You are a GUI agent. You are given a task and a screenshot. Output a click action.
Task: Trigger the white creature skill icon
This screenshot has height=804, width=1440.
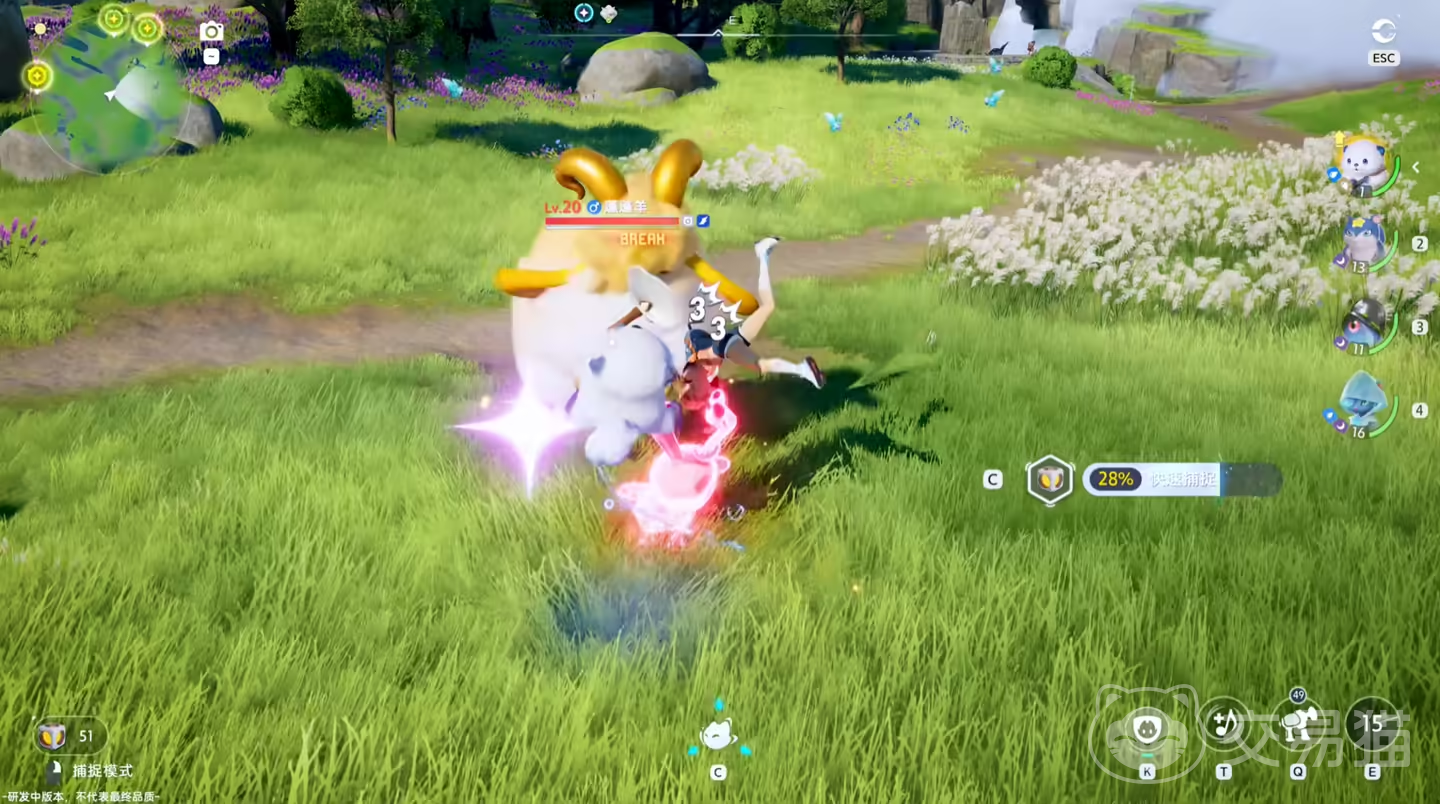click(1298, 724)
